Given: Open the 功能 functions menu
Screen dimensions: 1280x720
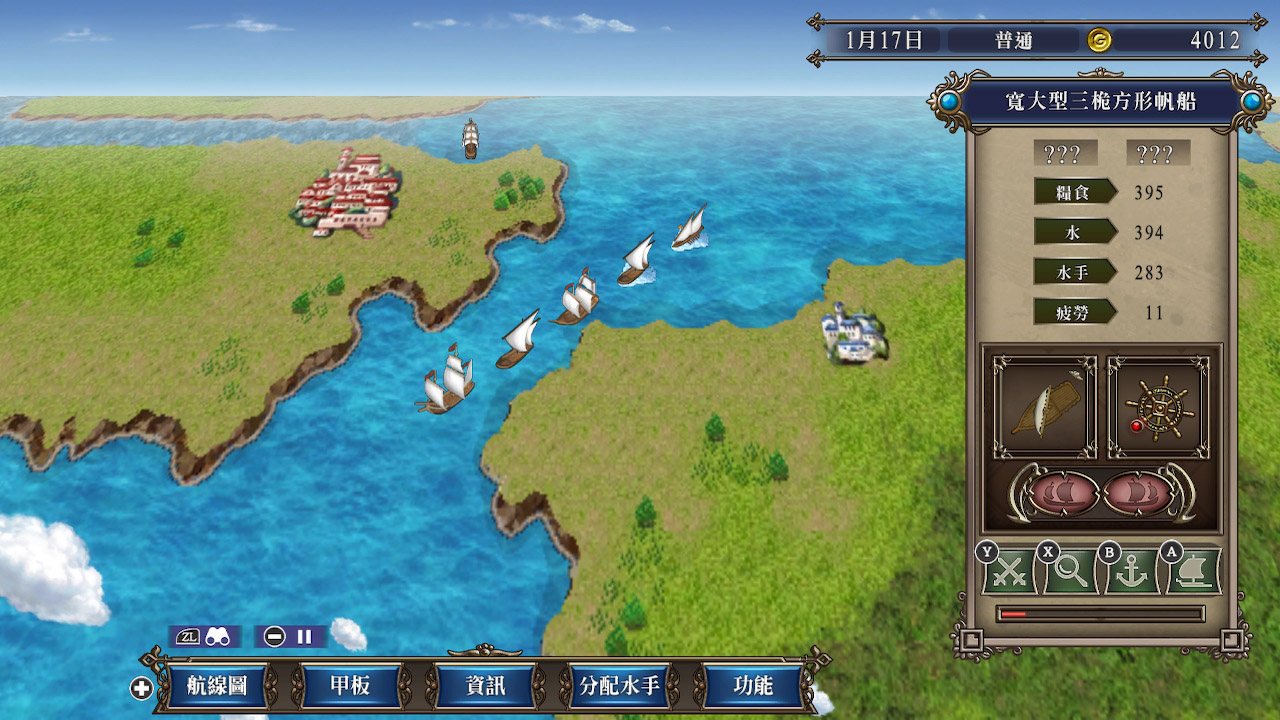Looking at the screenshot, I should coord(753,686).
